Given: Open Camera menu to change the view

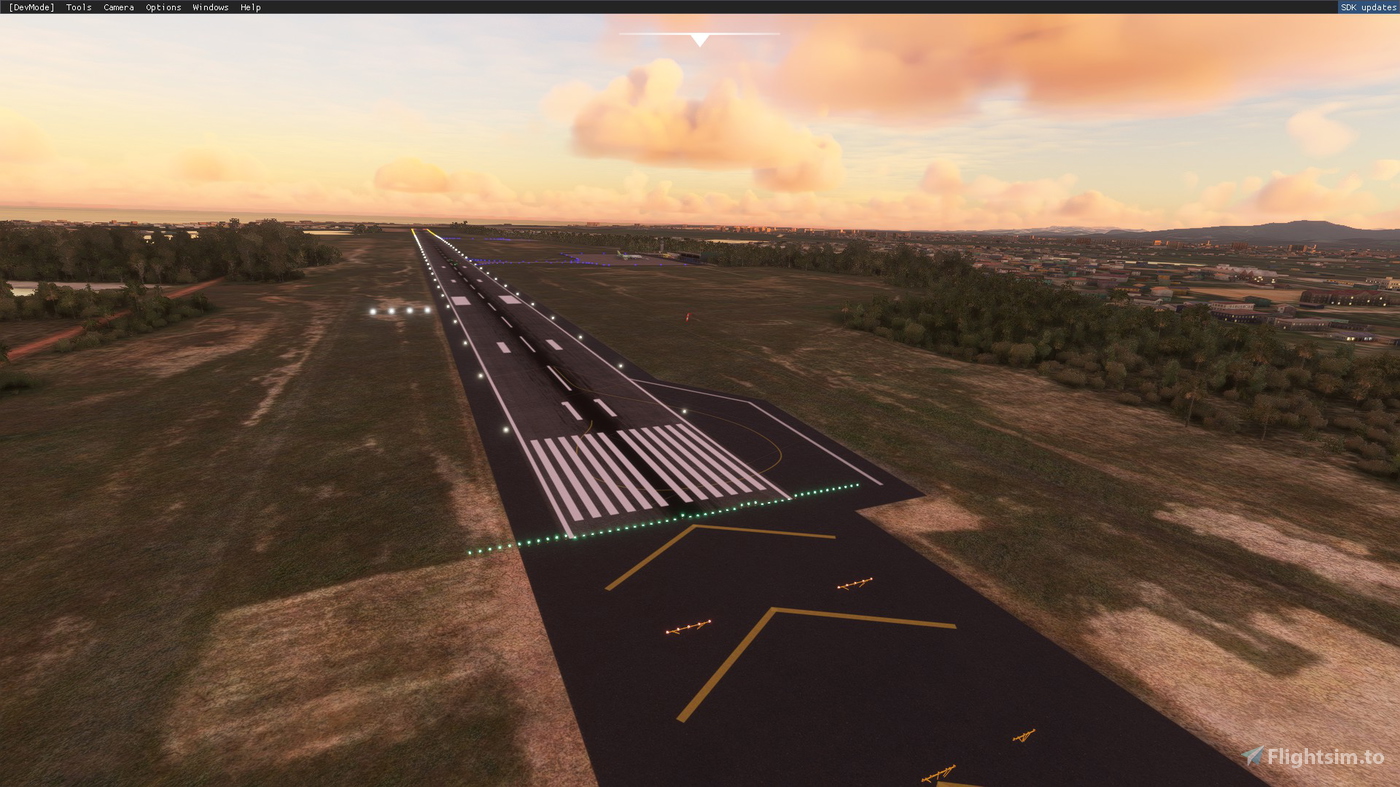Looking at the screenshot, I should (x=118, y=7).
